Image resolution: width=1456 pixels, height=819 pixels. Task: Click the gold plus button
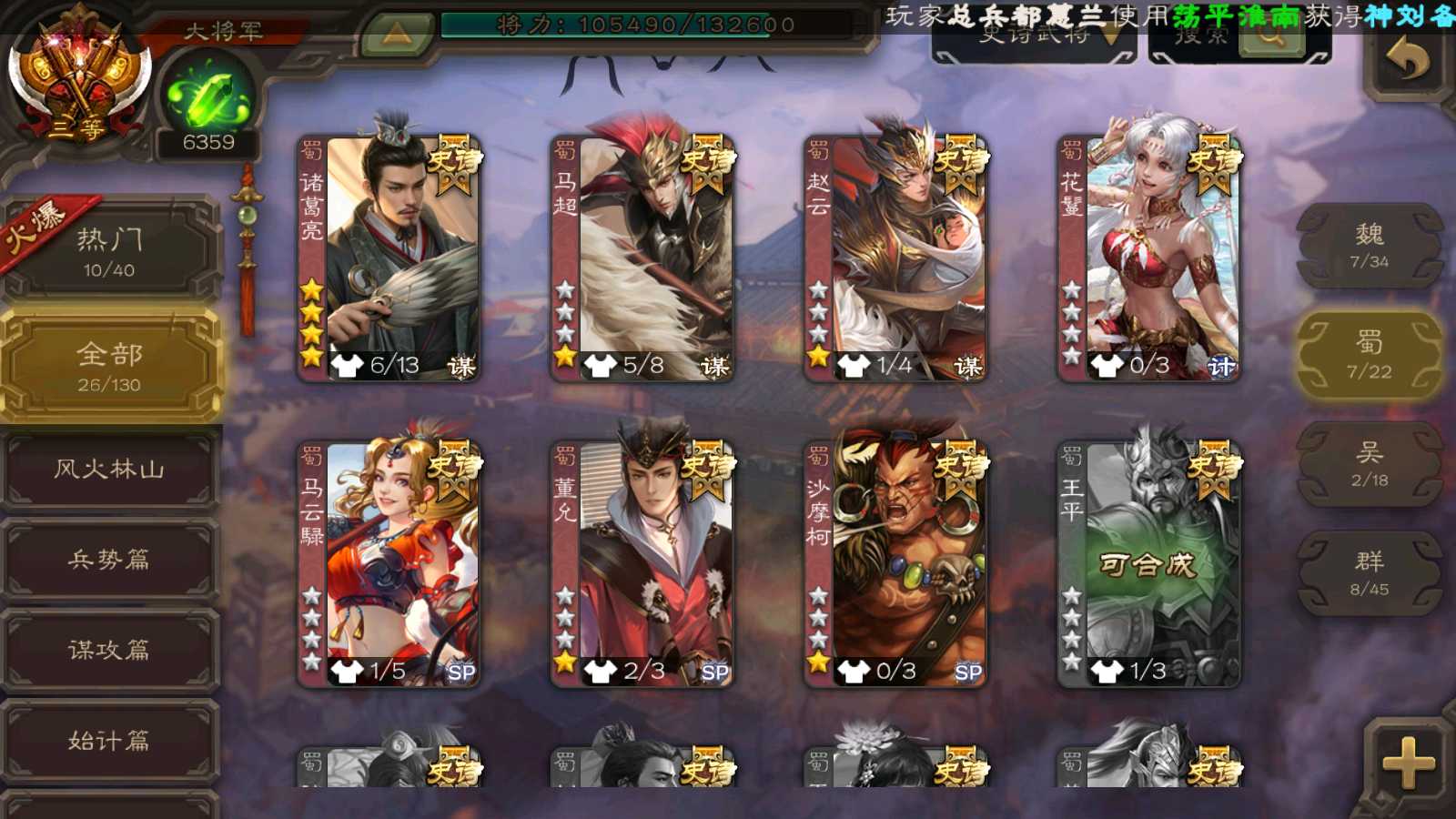(x=1407, y=763)
